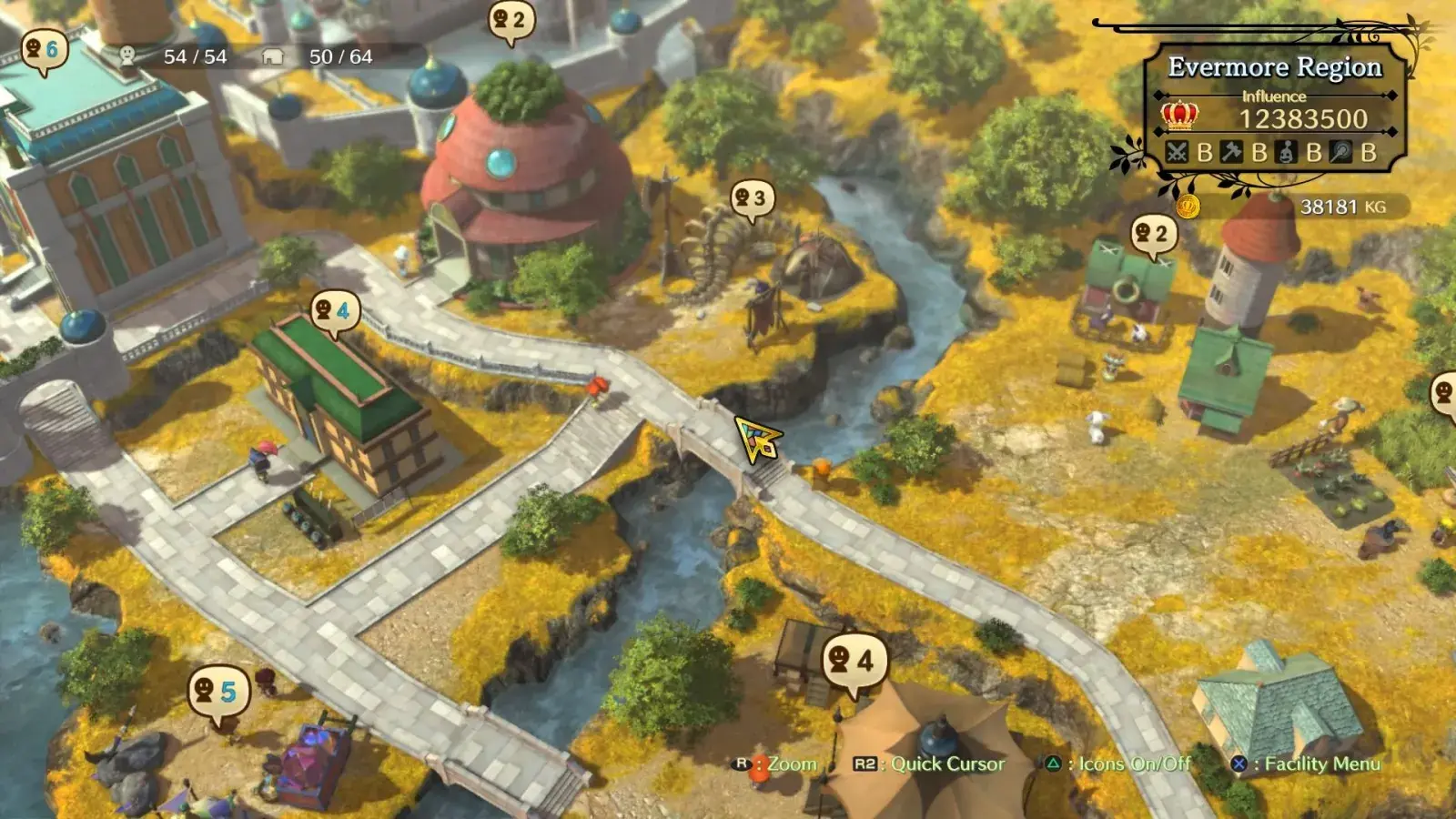Click the 3-citizen marker above the dragon skeleton
The height and width of the screenshot is (819, 1456).
coord(752,198)
